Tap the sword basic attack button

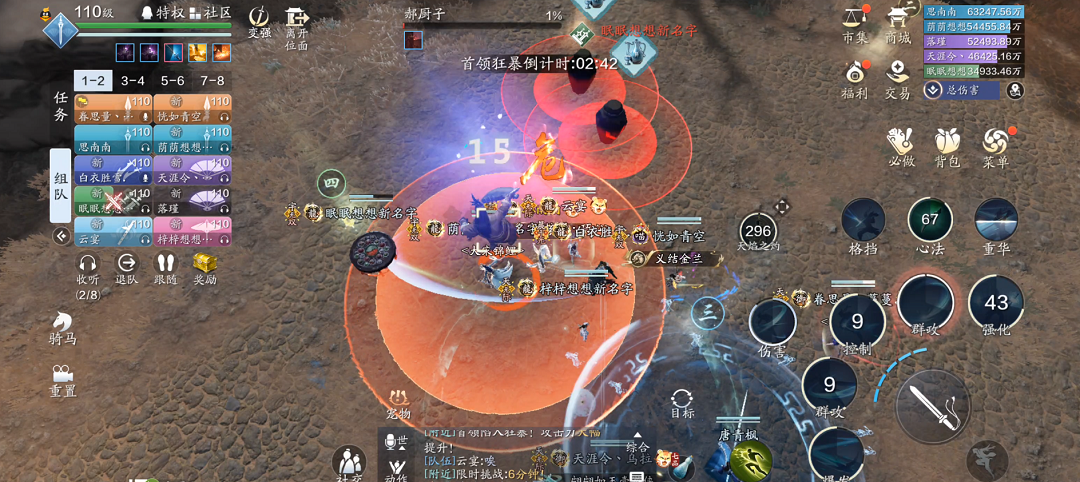pos(933,406)
